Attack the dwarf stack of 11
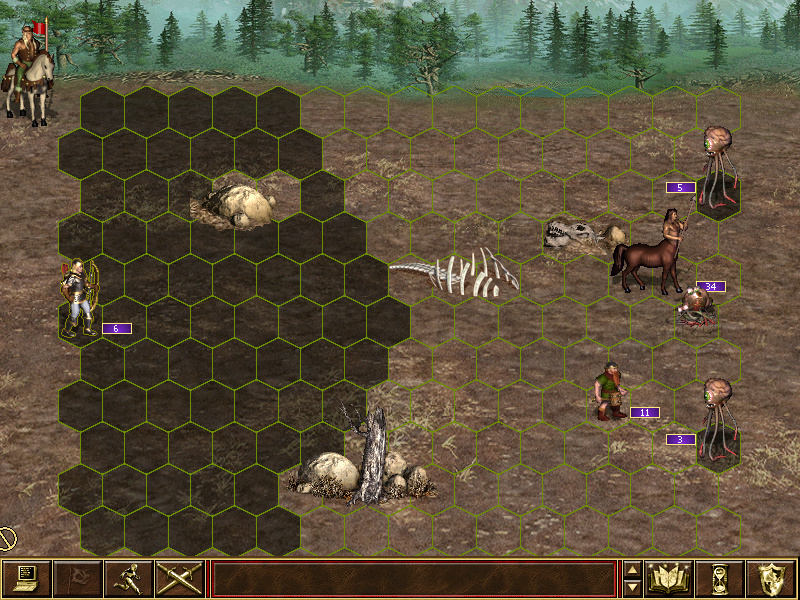The width and height of the screenshot is (800, 600). click(608, 393)
